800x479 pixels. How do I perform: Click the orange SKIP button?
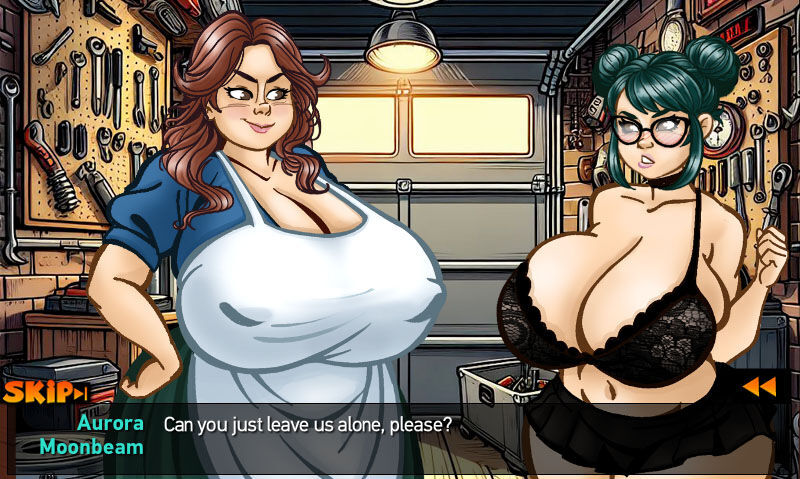pos(45,392)
